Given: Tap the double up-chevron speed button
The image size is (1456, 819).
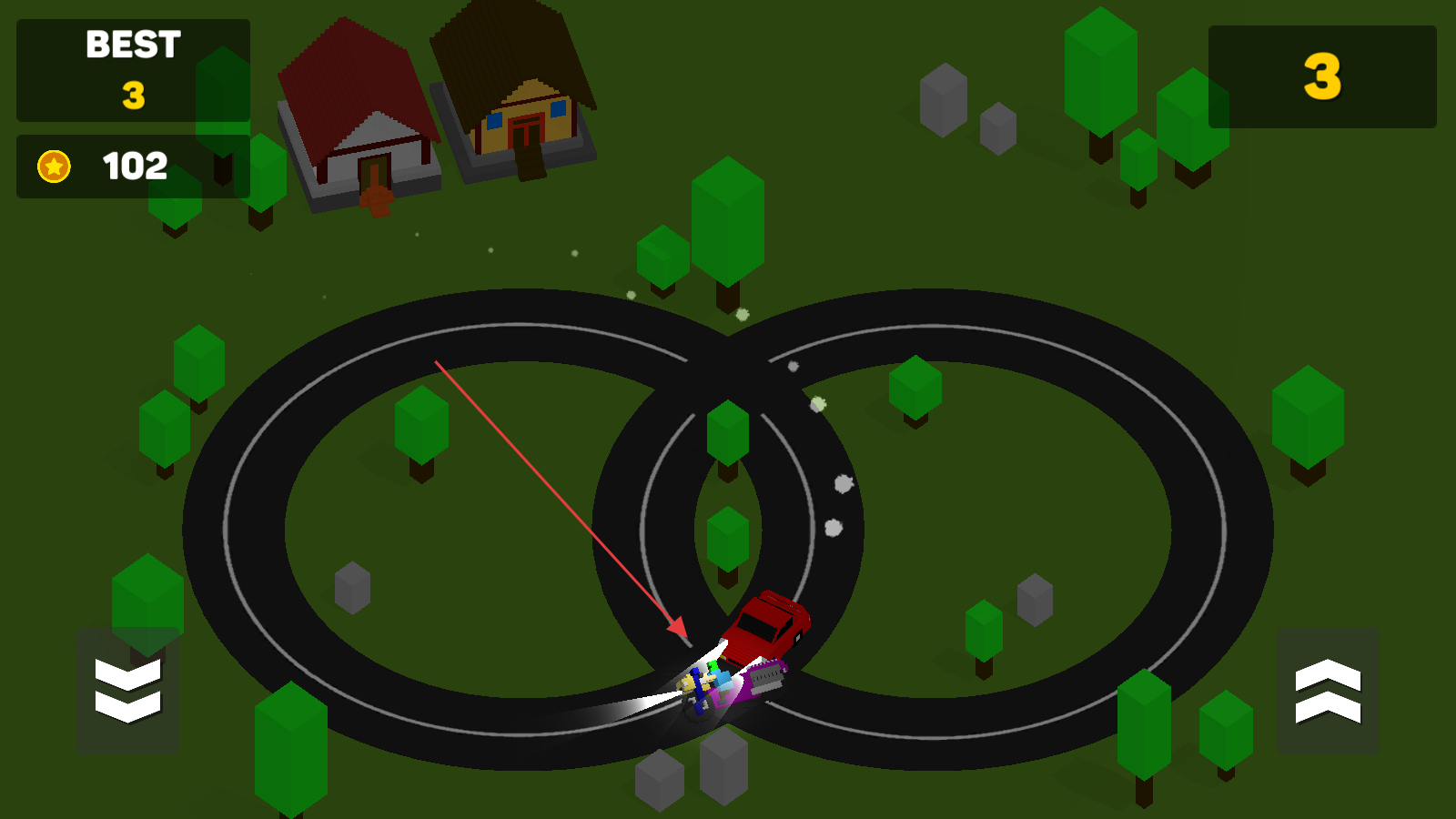Looking at the screenshot, I should (1327, 691).
